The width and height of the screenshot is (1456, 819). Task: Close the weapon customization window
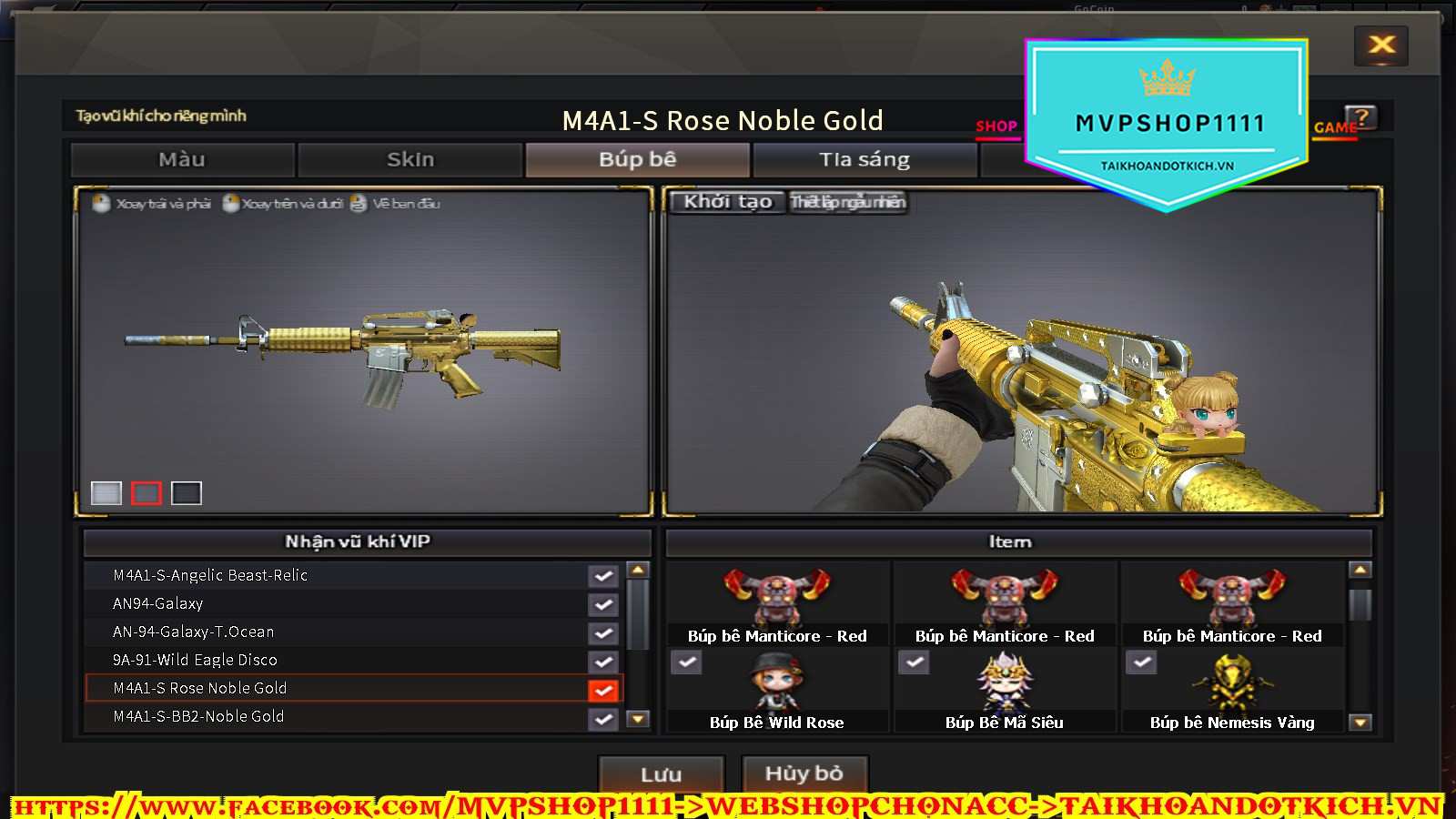pos(1380,45)
